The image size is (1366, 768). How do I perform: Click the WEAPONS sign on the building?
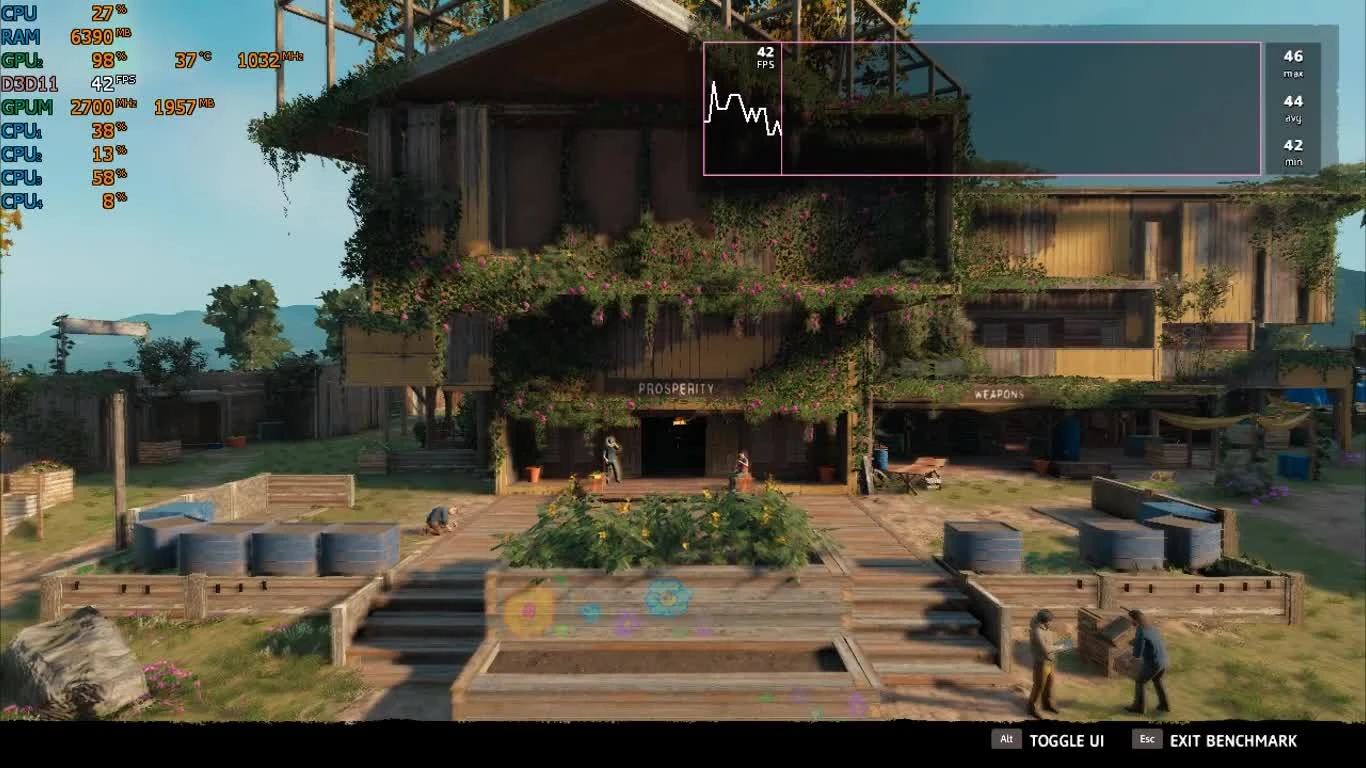[998, 395]
